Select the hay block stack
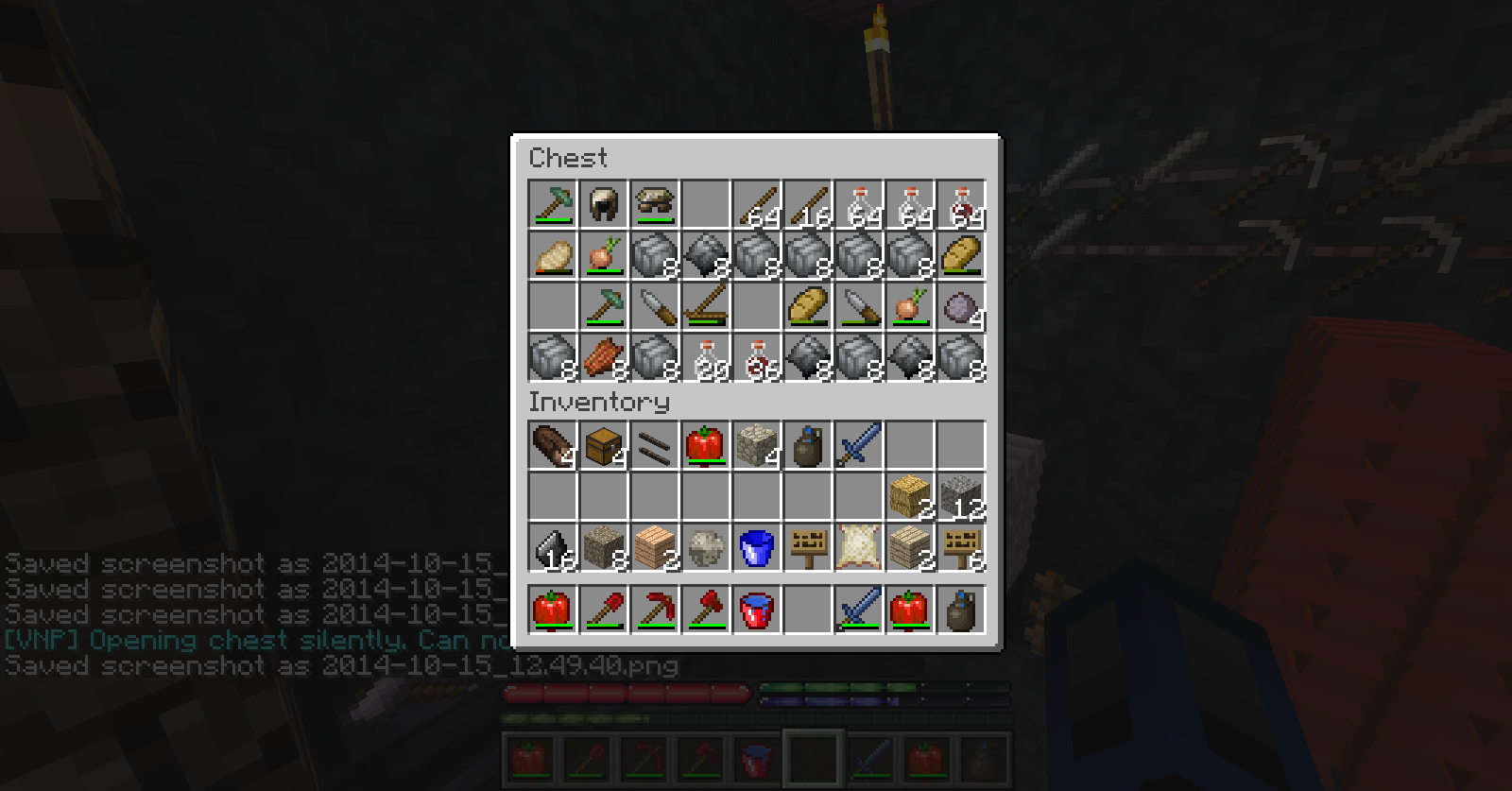 coord(909,496)
